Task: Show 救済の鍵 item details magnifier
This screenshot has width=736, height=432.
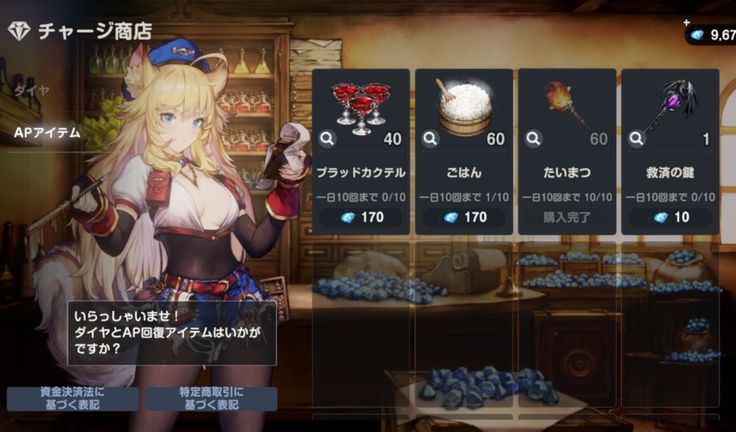Action: [637, 139]
